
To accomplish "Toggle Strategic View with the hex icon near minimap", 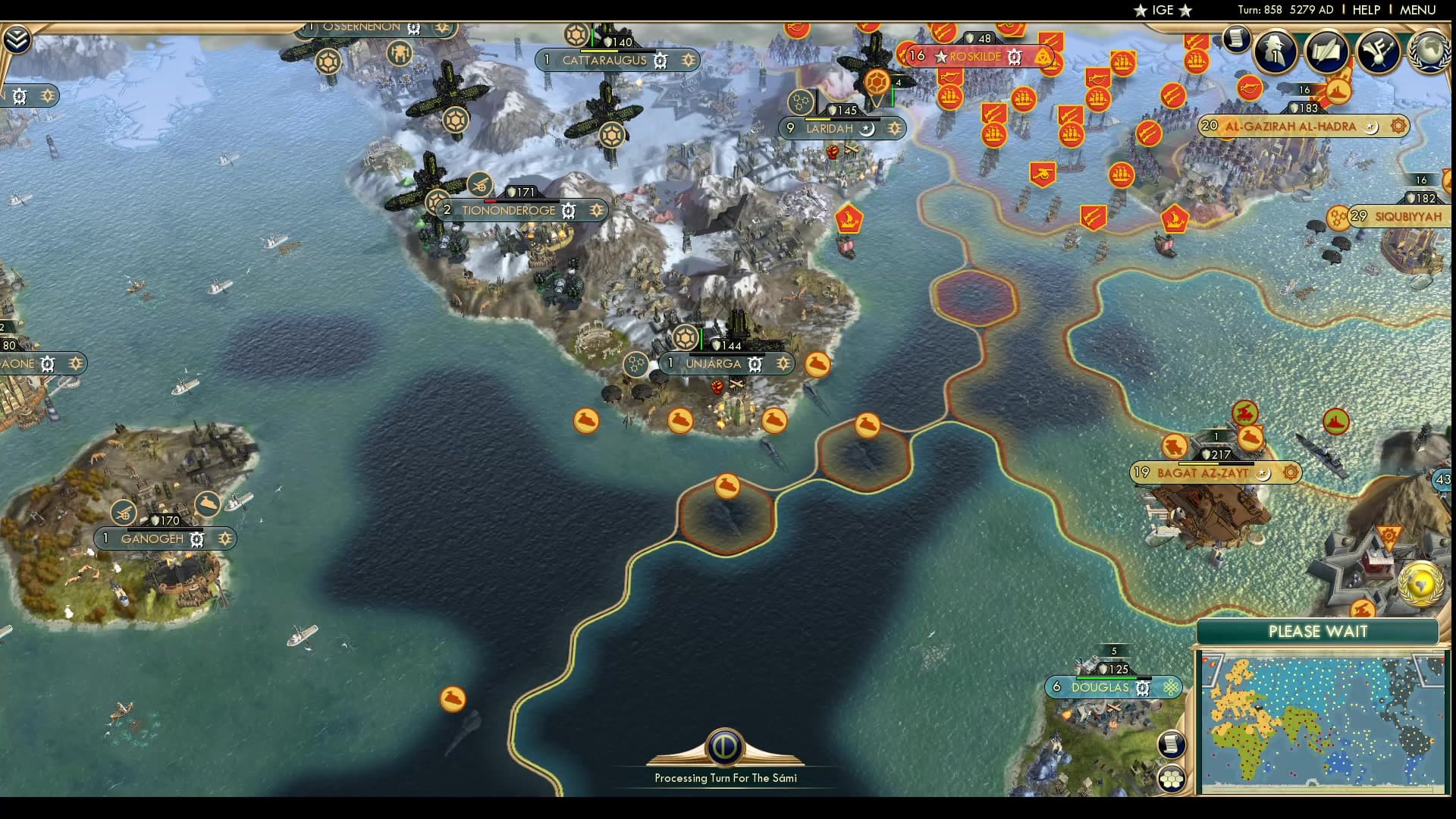I will pos(1172,778).
